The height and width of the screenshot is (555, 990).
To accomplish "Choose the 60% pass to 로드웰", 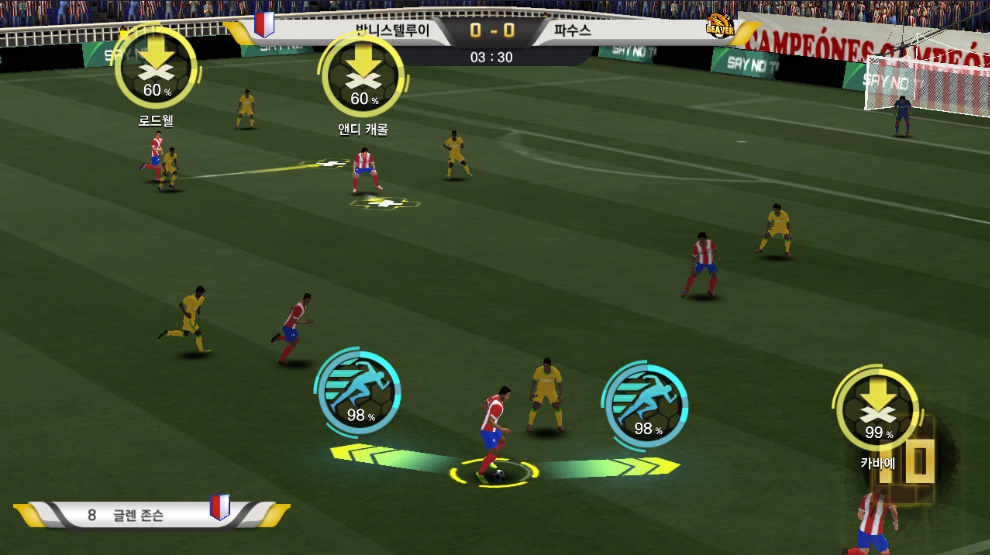I will tap(155, 68).
